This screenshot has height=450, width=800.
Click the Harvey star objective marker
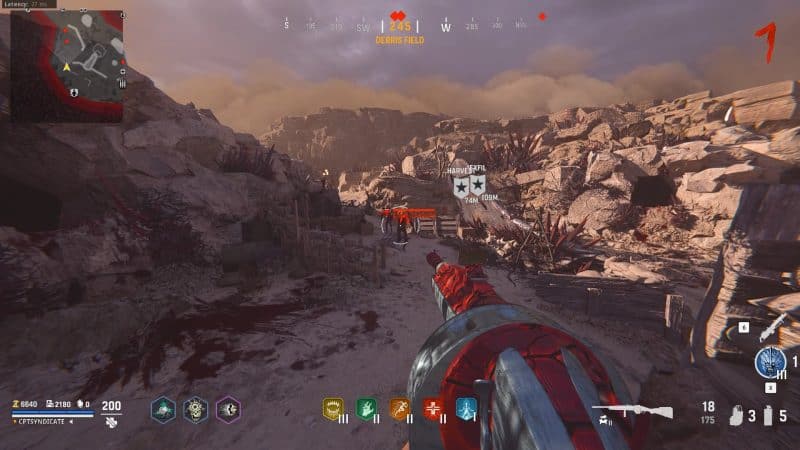pos(461,185)
